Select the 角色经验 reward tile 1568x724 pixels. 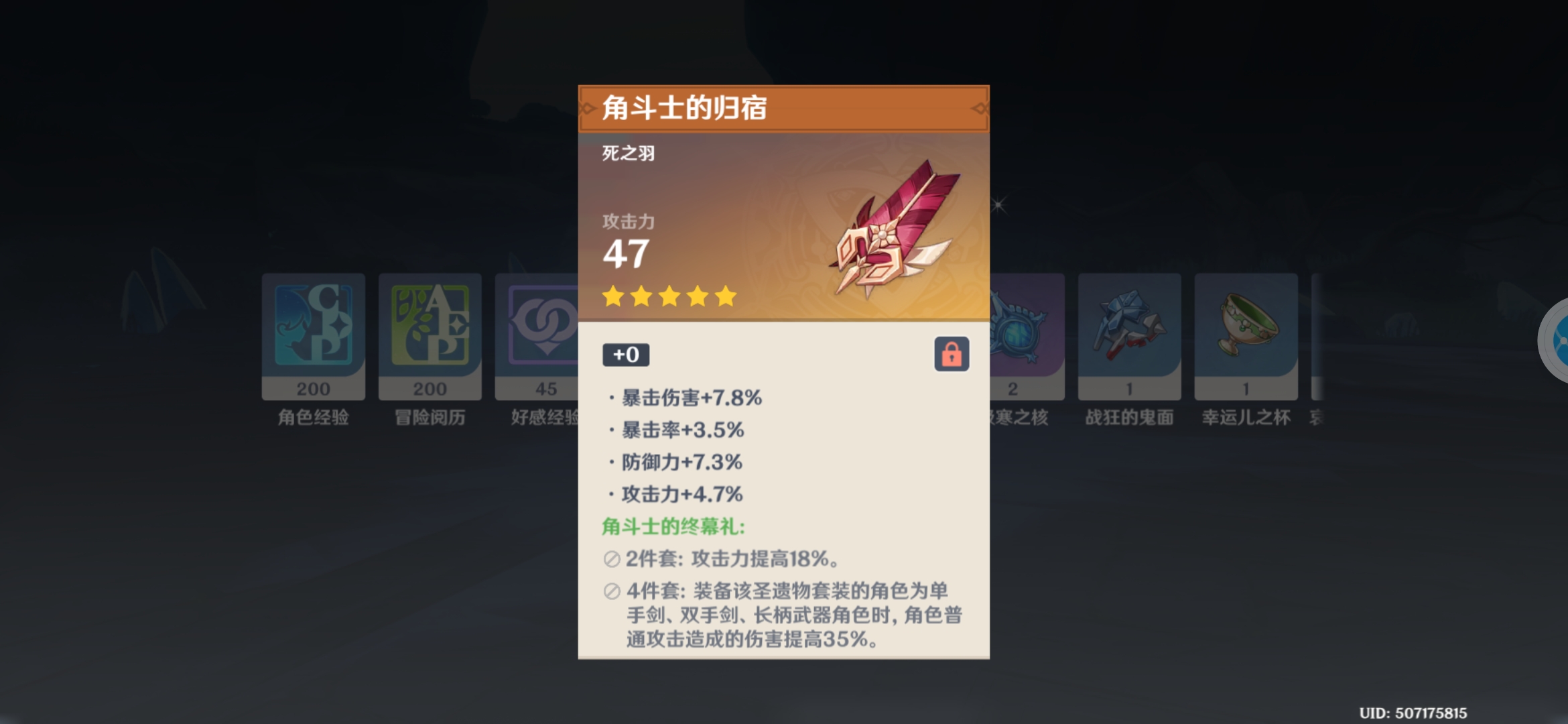313,335
